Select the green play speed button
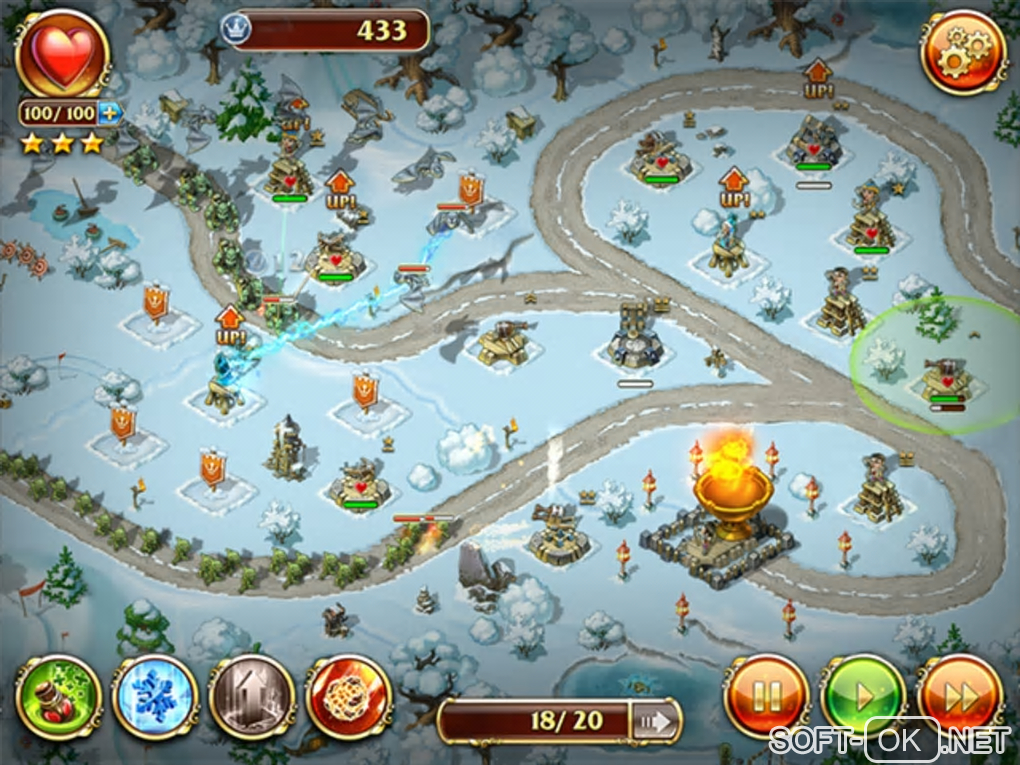 click(861, 697)
